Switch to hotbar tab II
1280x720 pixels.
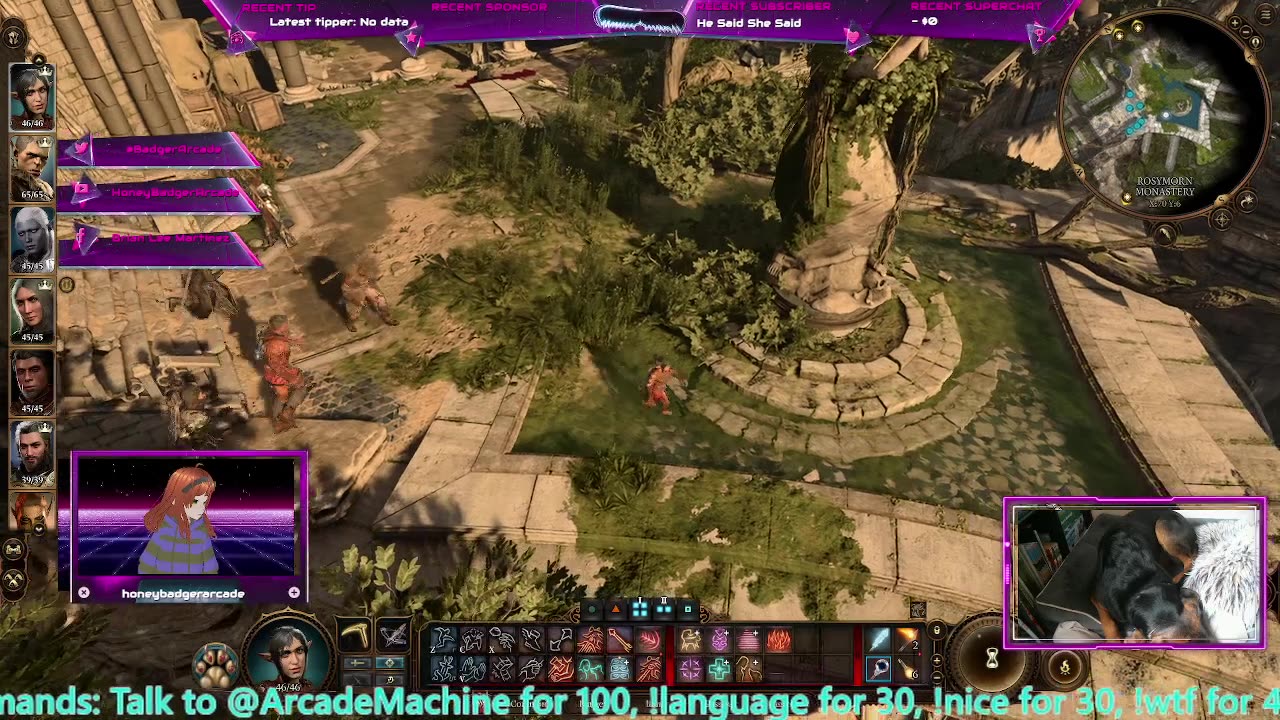click(x=663, y=606)
